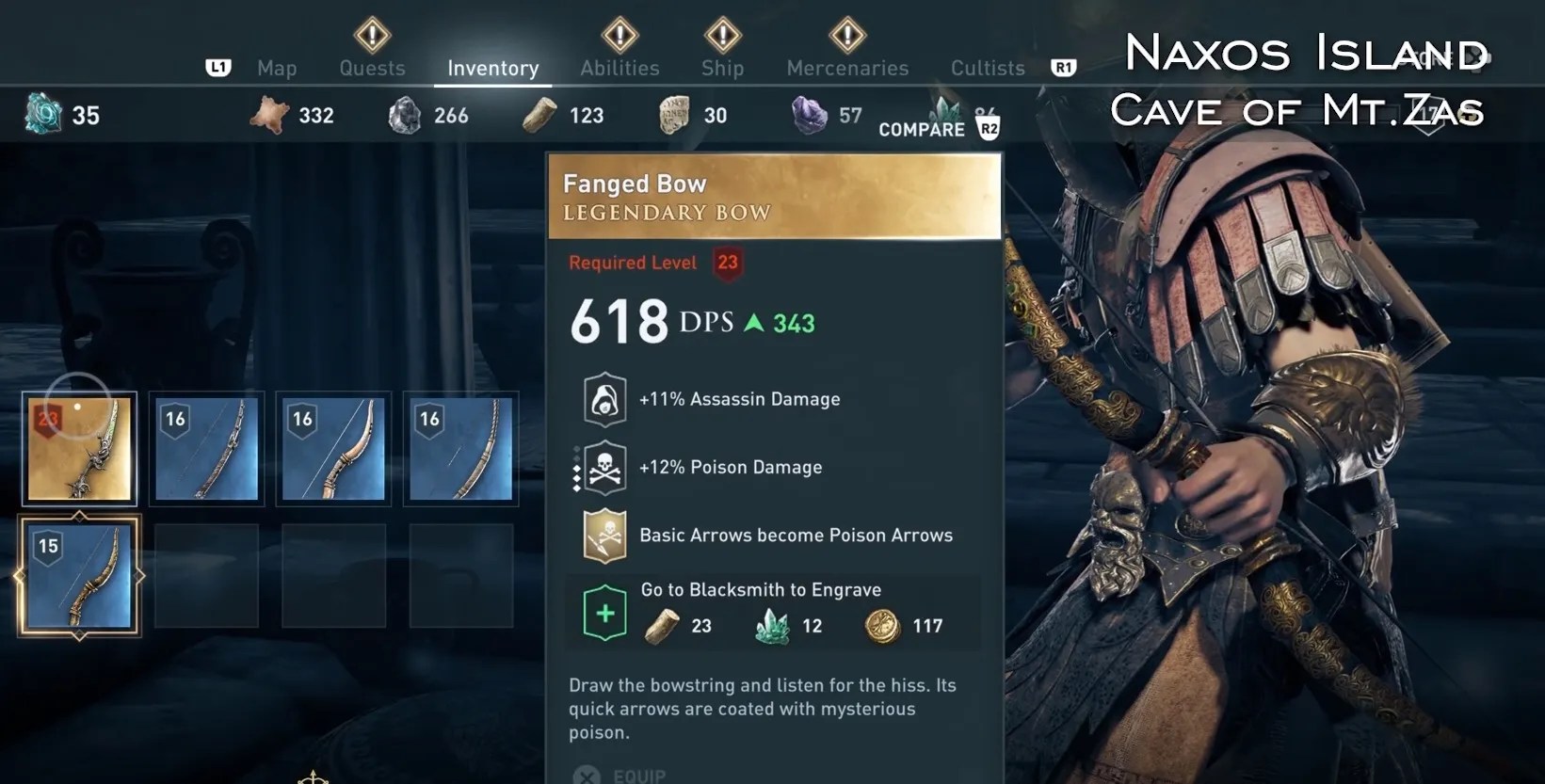Click the ancient tablet icon showing 30
This screenshot has height=784, width=1545.
coord(674,114)
